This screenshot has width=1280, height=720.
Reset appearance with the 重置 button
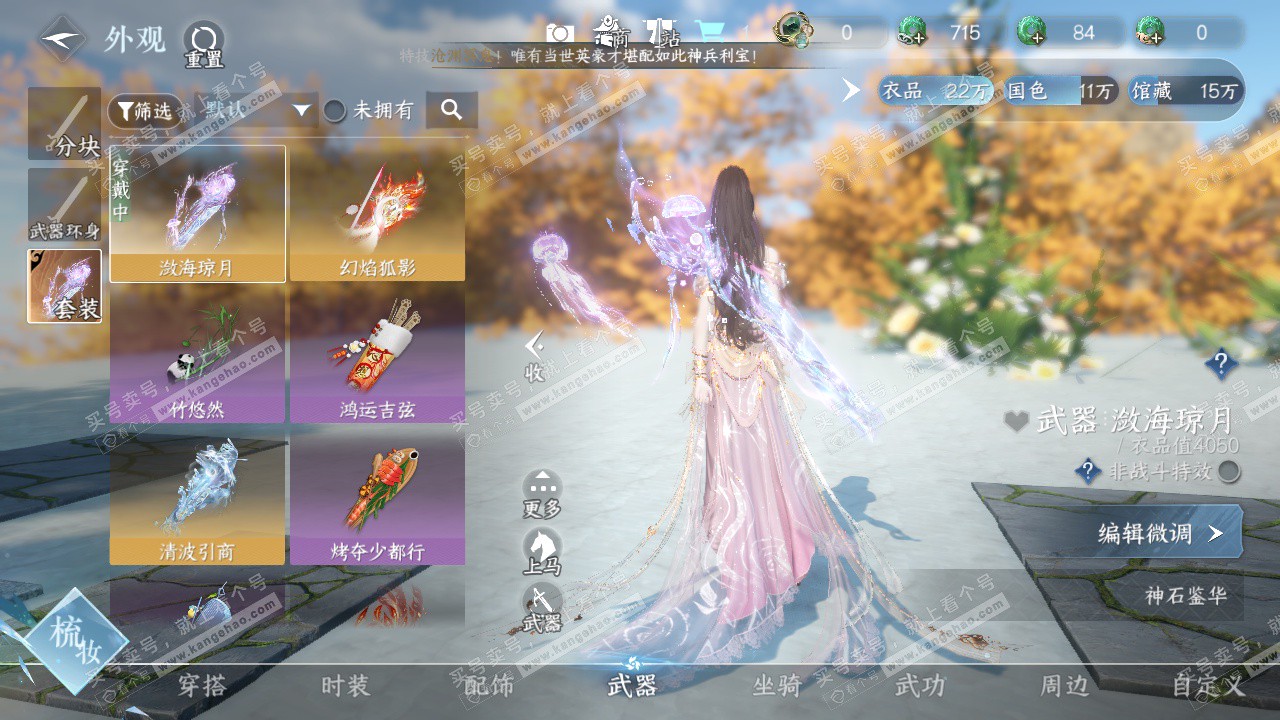[203, 44]
